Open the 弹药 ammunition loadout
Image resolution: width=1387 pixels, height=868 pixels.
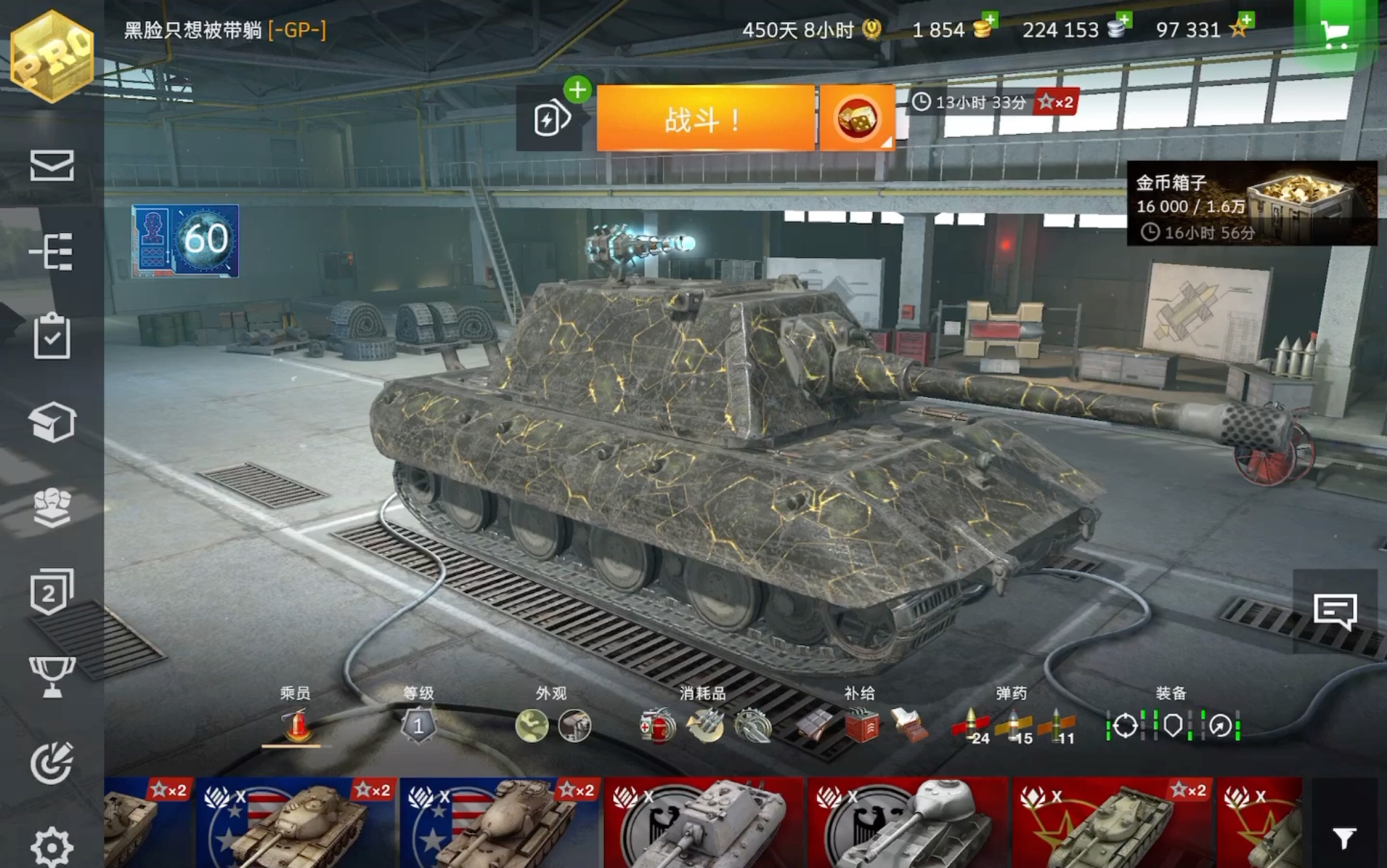tap(1013, 725)
